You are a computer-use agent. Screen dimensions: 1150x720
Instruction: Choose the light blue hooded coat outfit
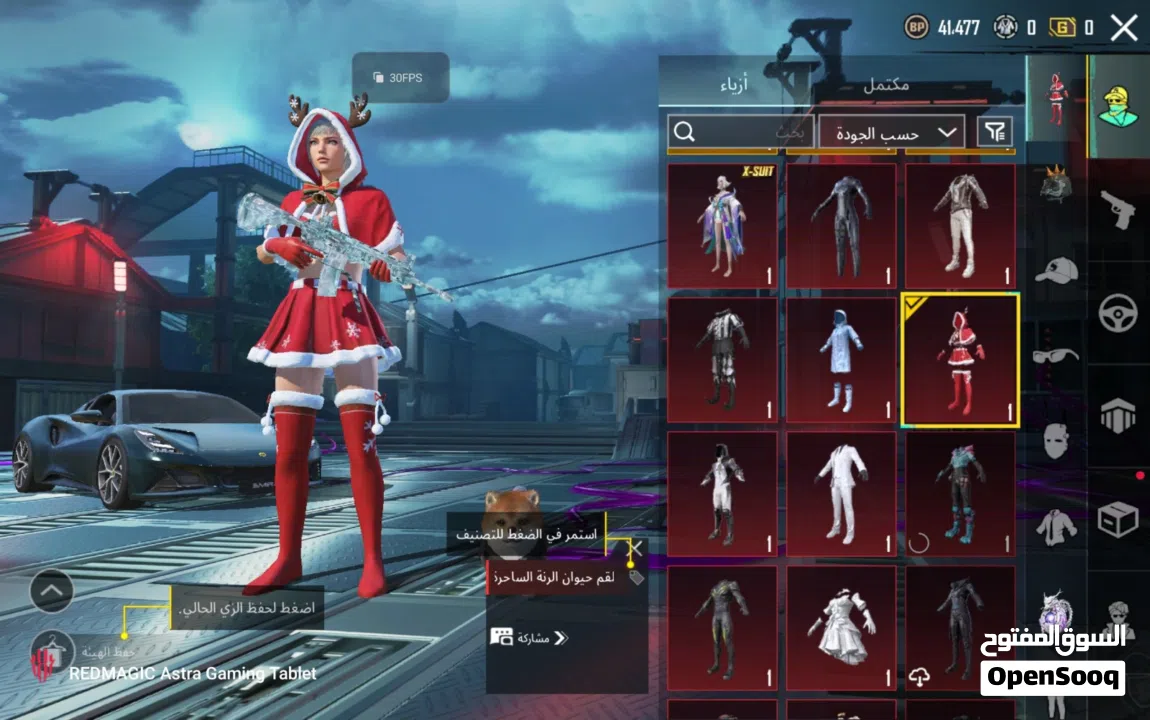tap(841, 360)
